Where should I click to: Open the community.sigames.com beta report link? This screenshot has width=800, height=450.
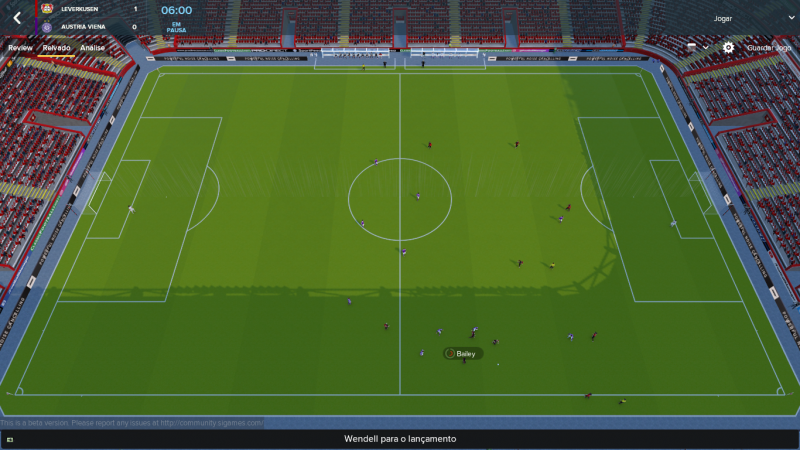pyautogui.click(x=210, y=423)
